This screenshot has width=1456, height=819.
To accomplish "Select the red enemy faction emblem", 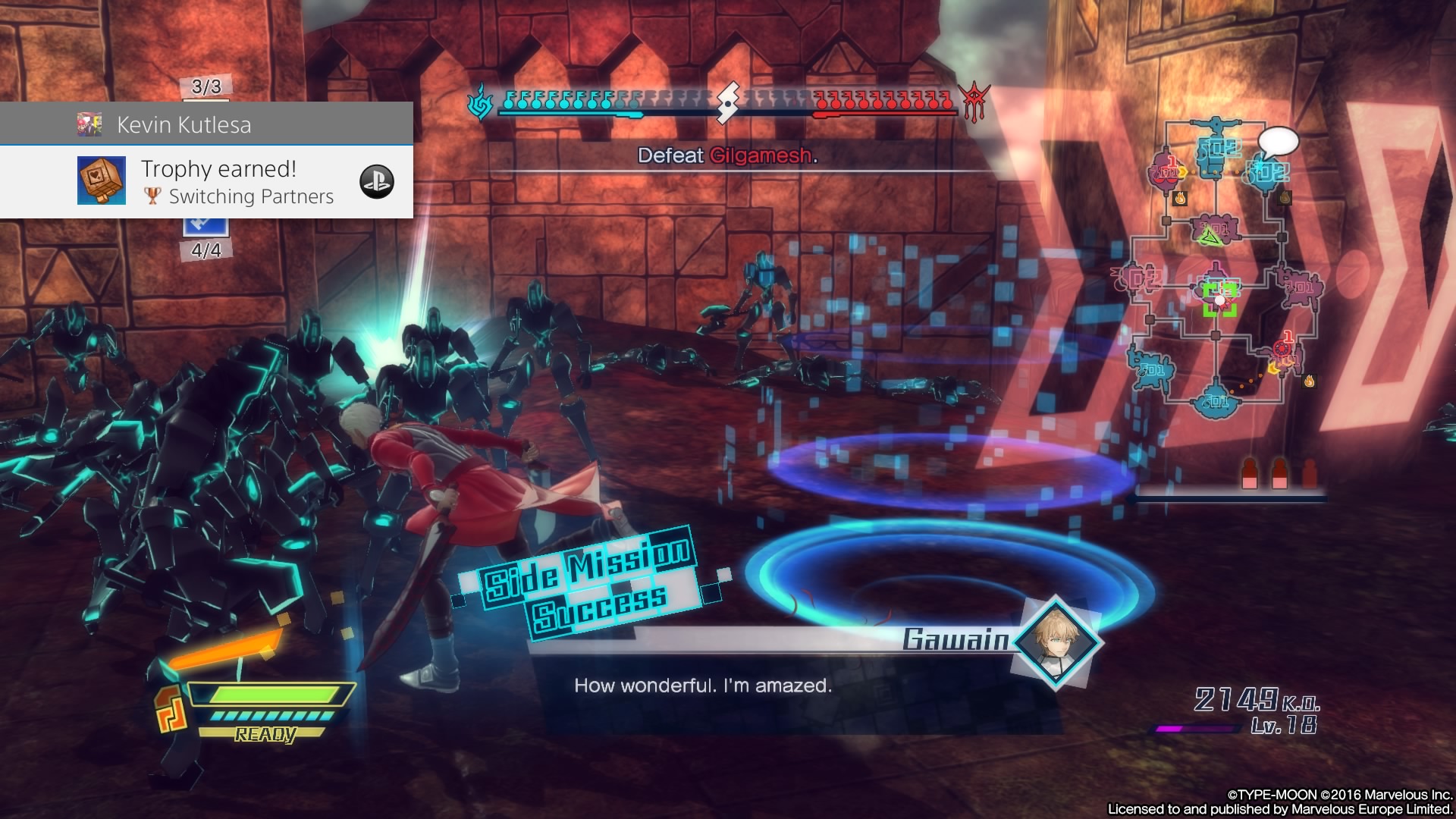I will (974, 102).
